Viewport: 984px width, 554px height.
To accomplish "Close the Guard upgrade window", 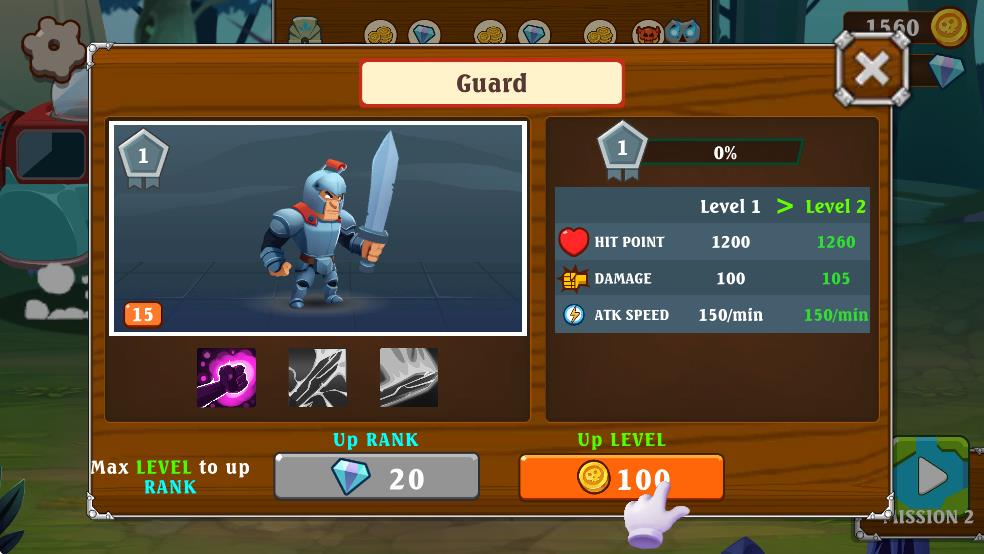I will [x=872, y=69].
